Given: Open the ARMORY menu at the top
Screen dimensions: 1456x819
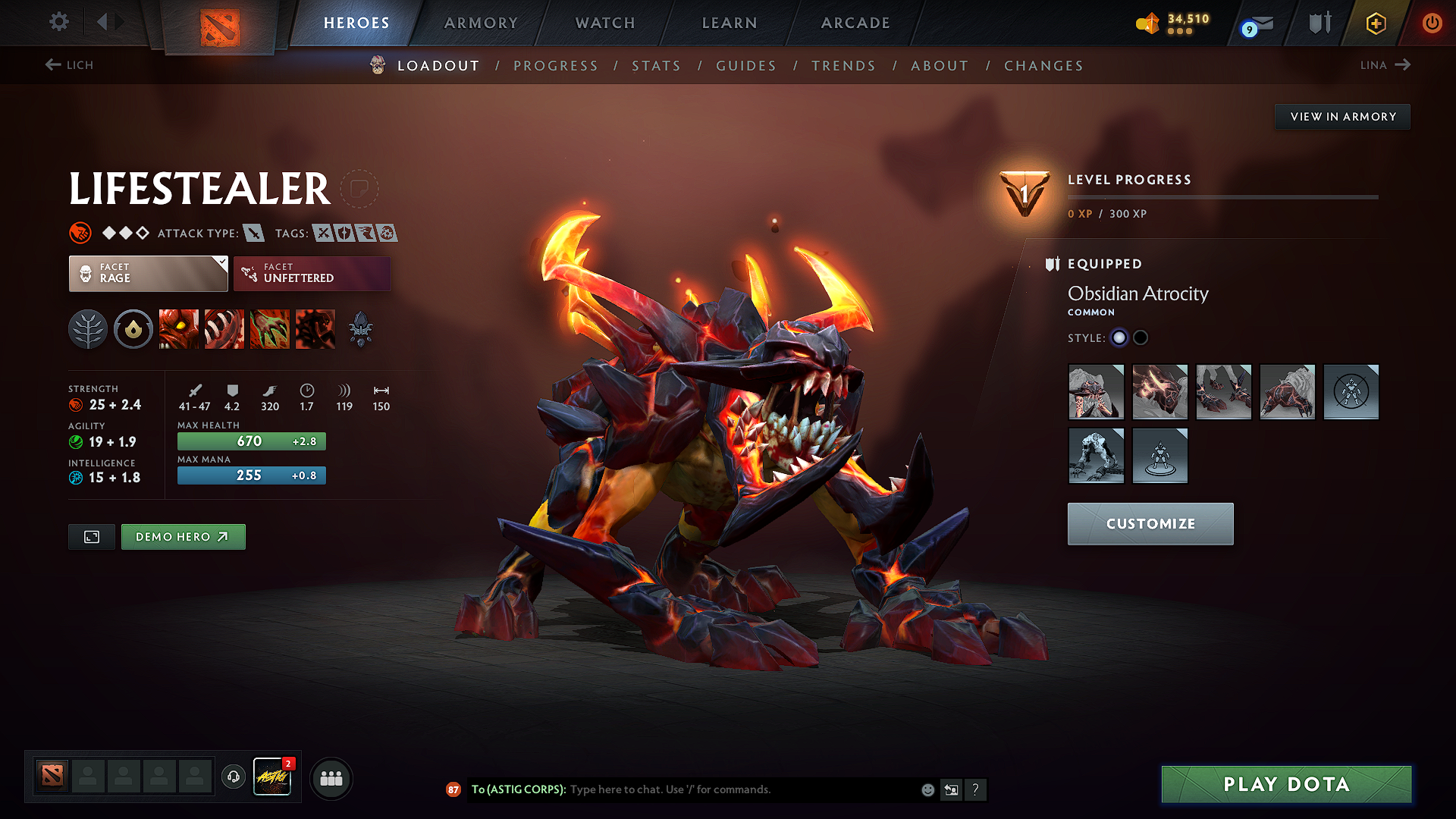Looking at the screenshot, I should point(481,23).
